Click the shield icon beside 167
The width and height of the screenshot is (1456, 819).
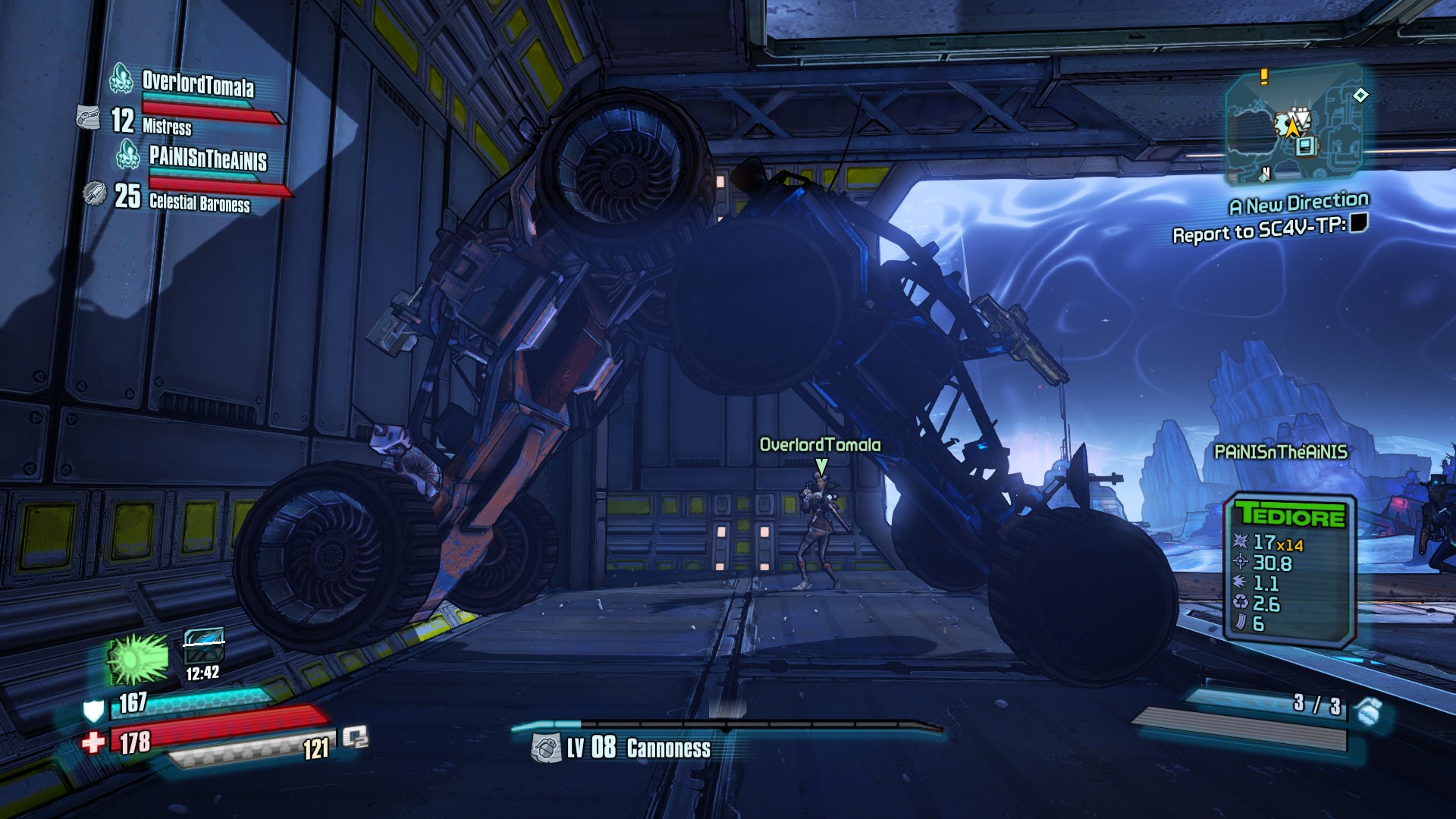pos(93,711)
